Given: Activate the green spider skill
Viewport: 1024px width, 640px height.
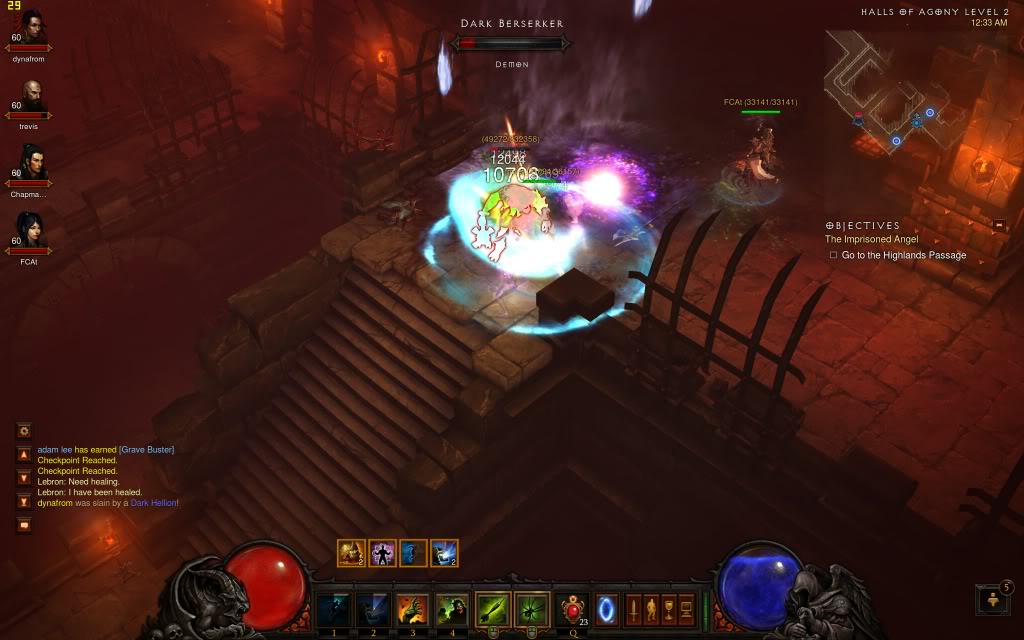Looking at the screenshot, I should tap(531, 607).
